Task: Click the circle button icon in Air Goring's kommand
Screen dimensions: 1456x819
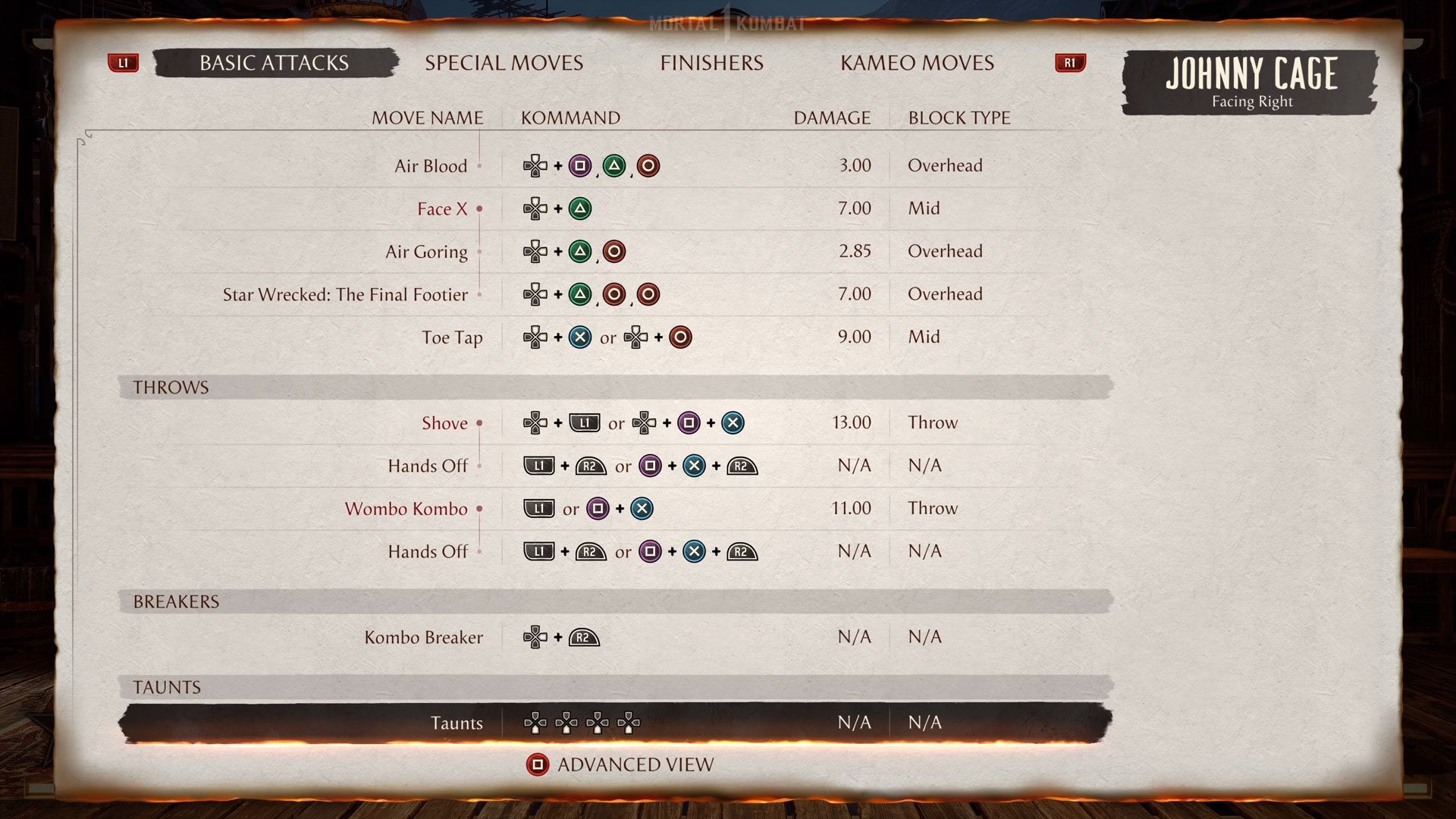Action: pos(614,252)
